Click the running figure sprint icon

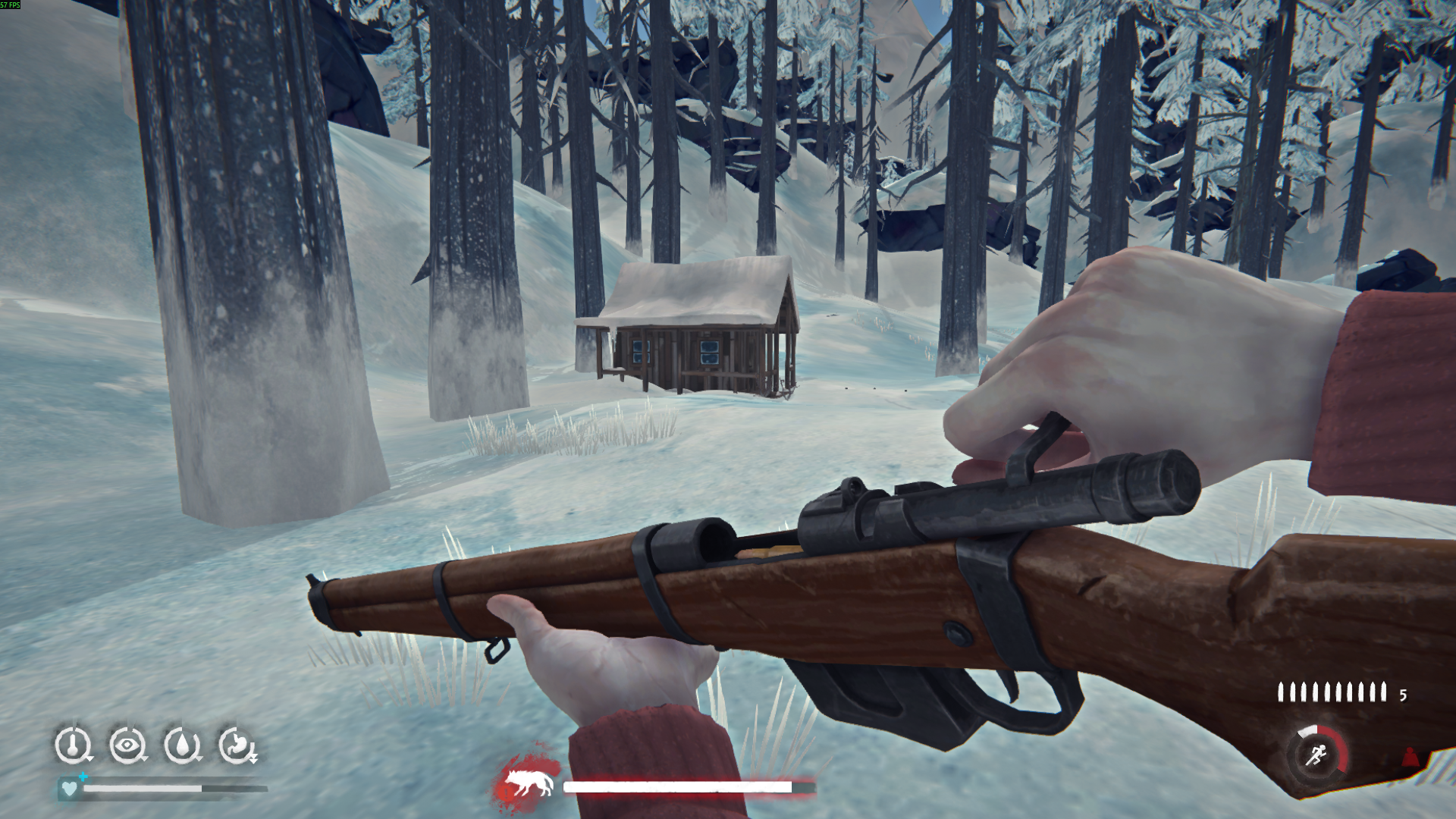point(1316,755)
